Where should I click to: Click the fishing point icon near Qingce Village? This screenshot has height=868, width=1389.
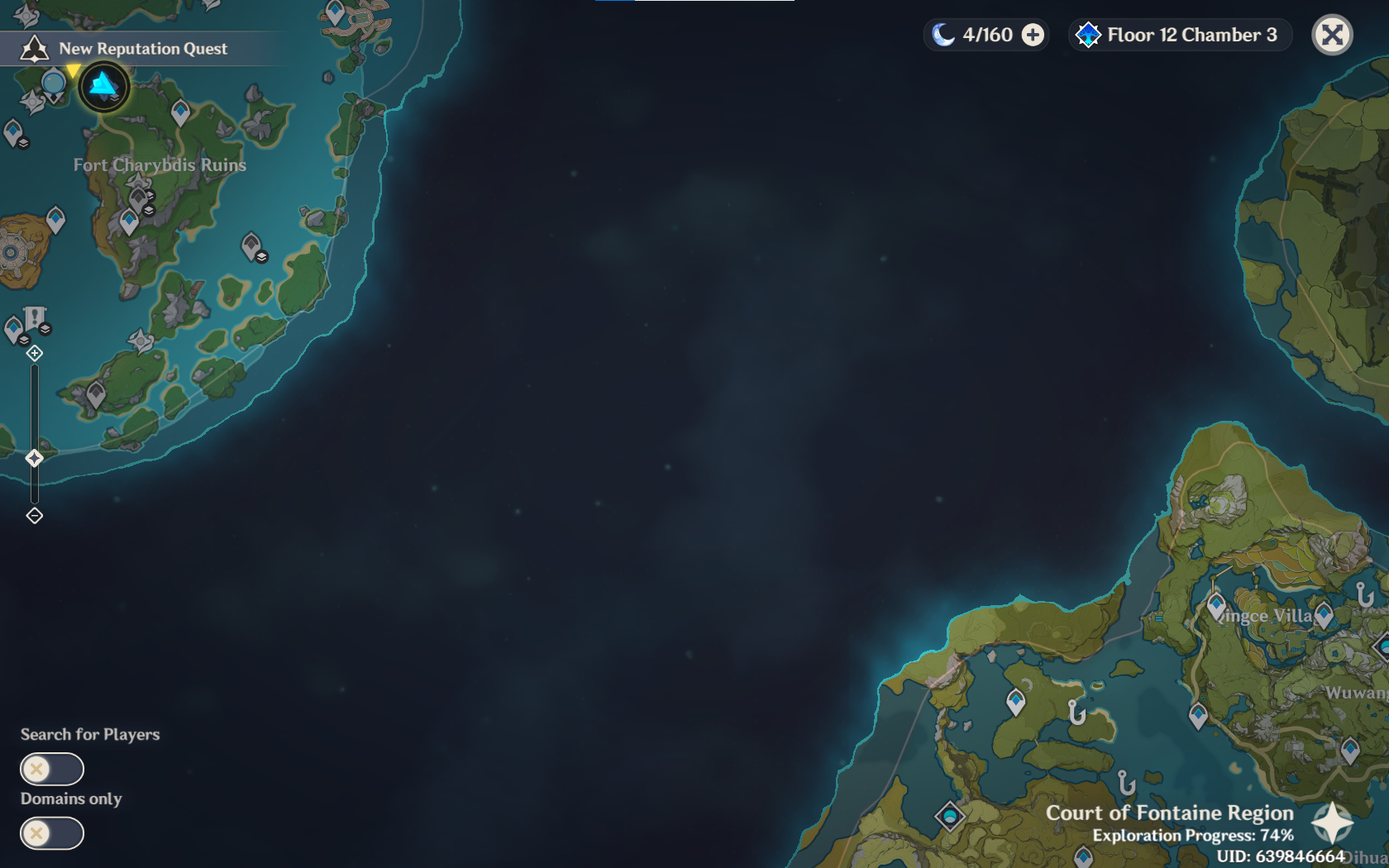(x=1364, y=592)
